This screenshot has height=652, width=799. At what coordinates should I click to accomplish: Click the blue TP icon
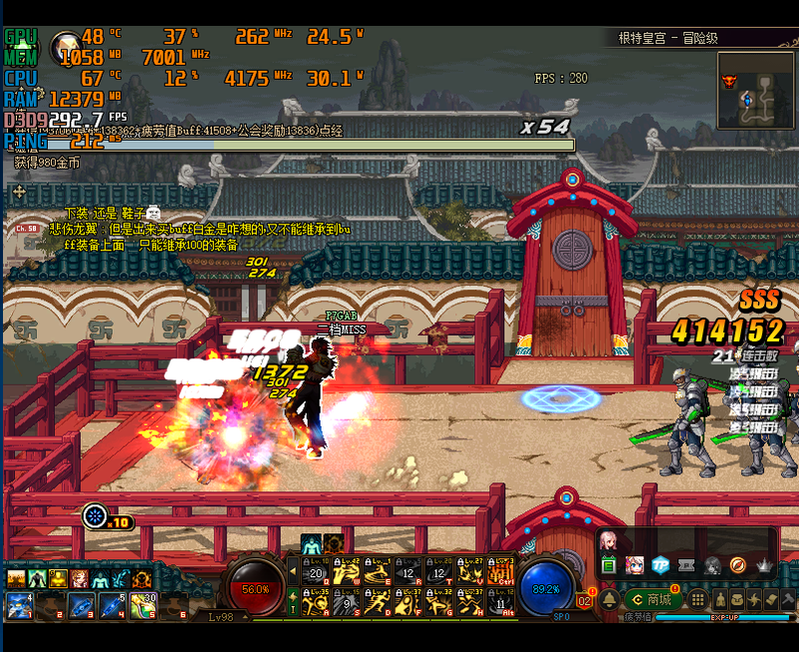tap(660, 565)
